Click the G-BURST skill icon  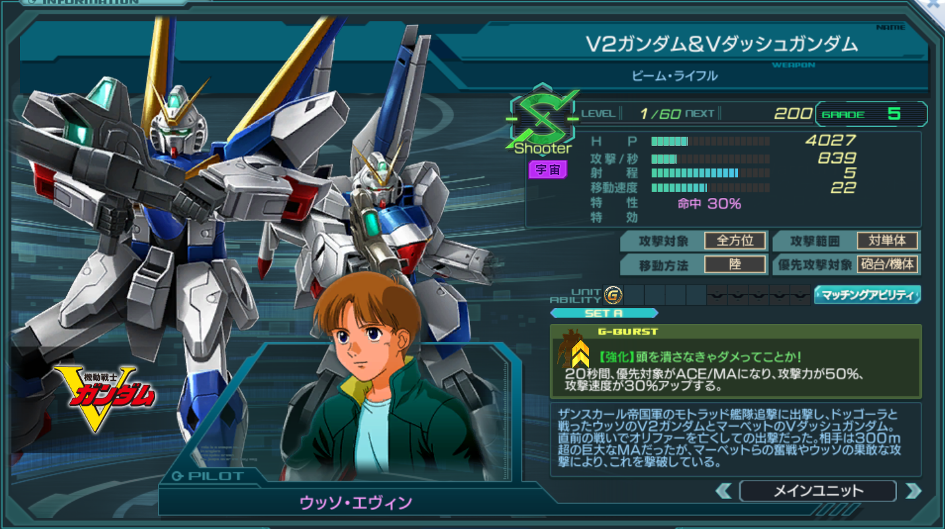(x=578, y=353)
